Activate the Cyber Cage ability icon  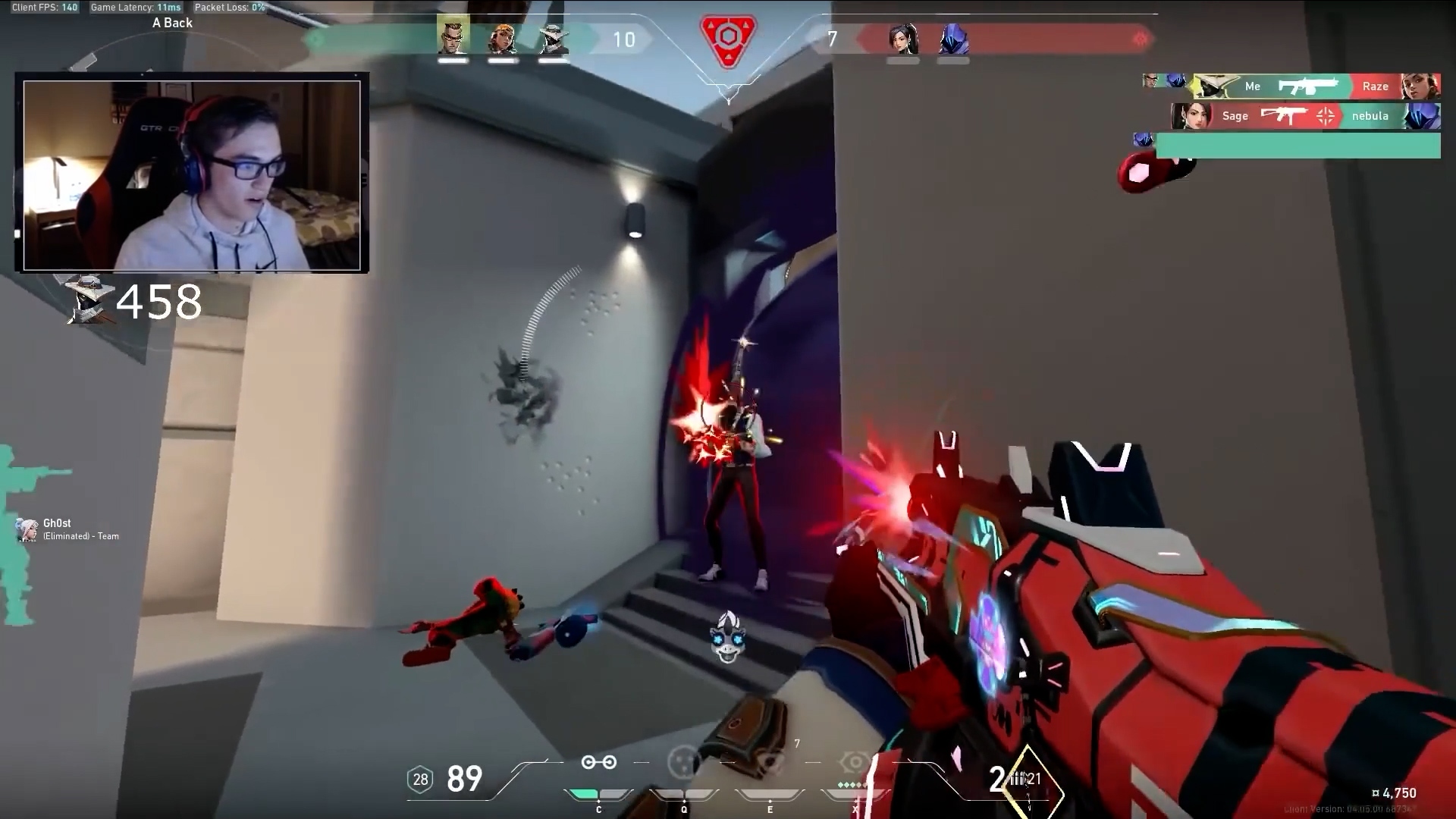pyautogui.click(x=683, y=763)
